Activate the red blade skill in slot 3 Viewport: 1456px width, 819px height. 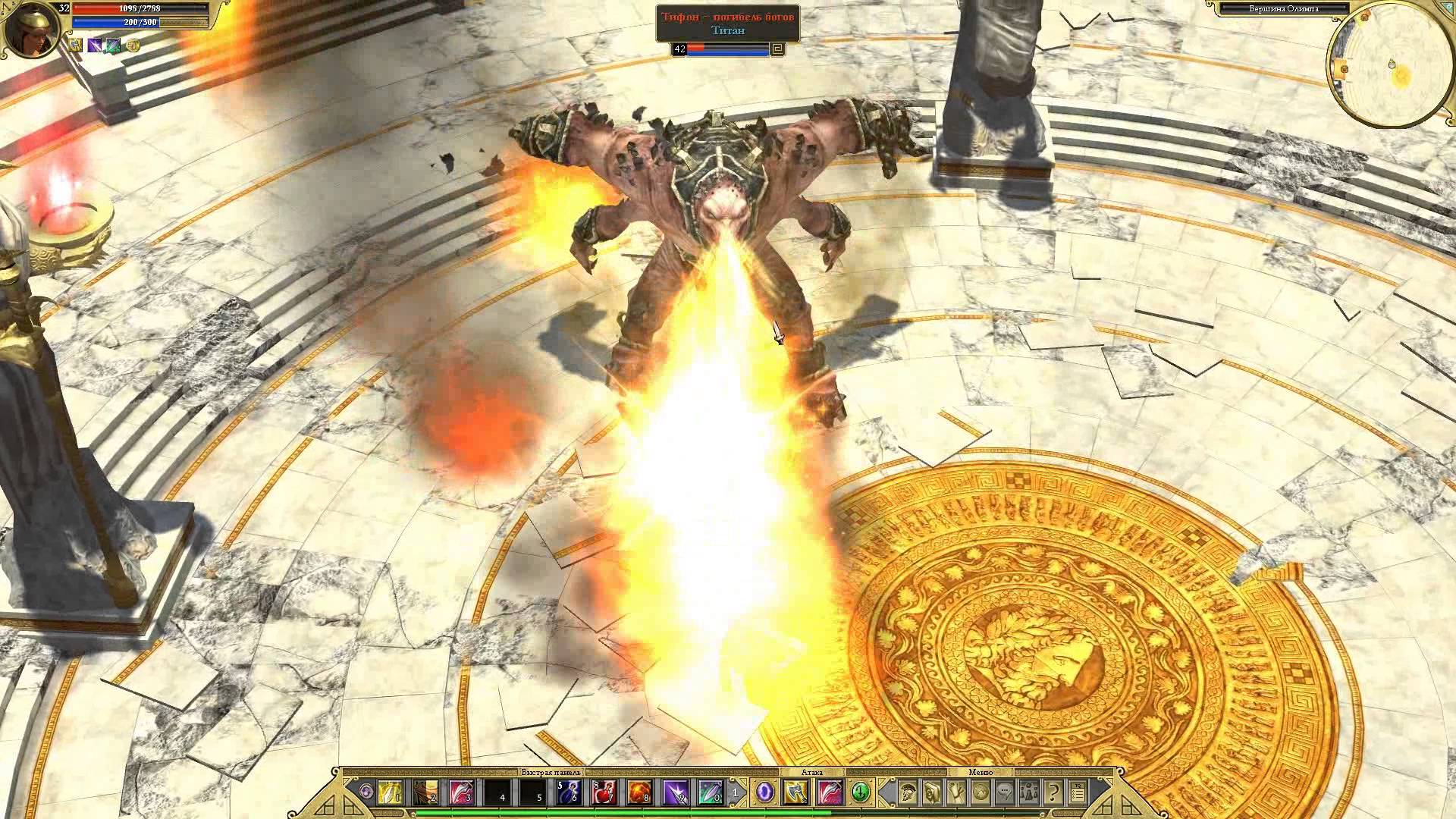461,793
